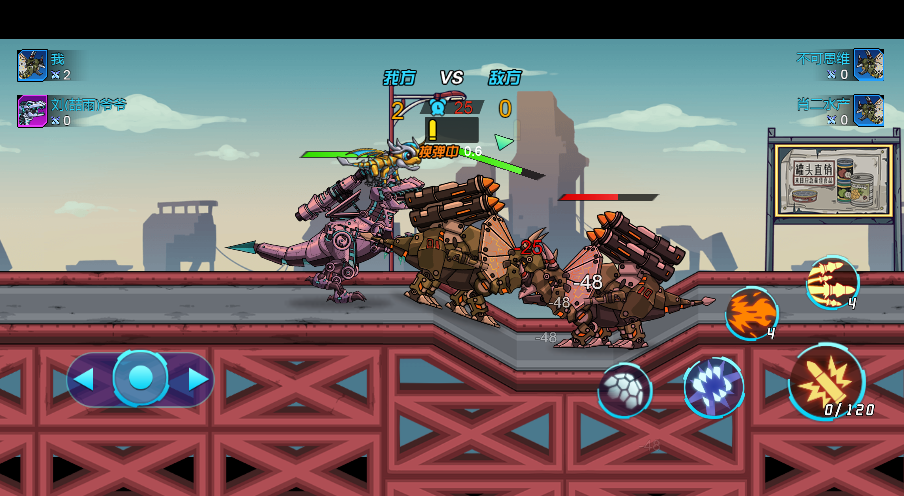Fire the bullet main attack button

[x=827, y=381]
